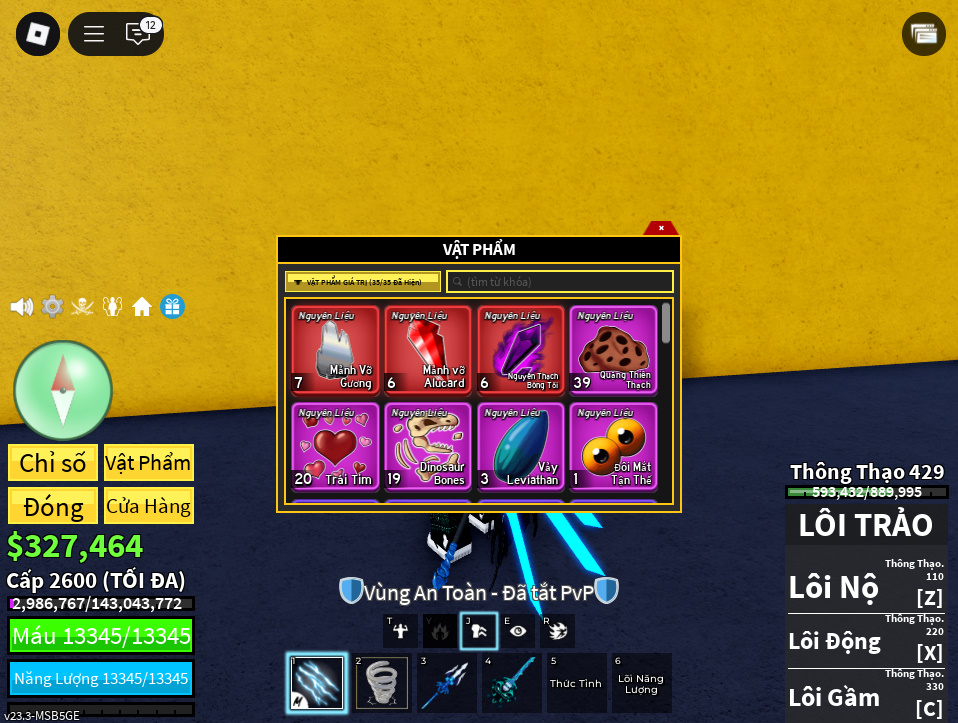Choose the Vảy Leviathan scale item

[x=521, y=446]
